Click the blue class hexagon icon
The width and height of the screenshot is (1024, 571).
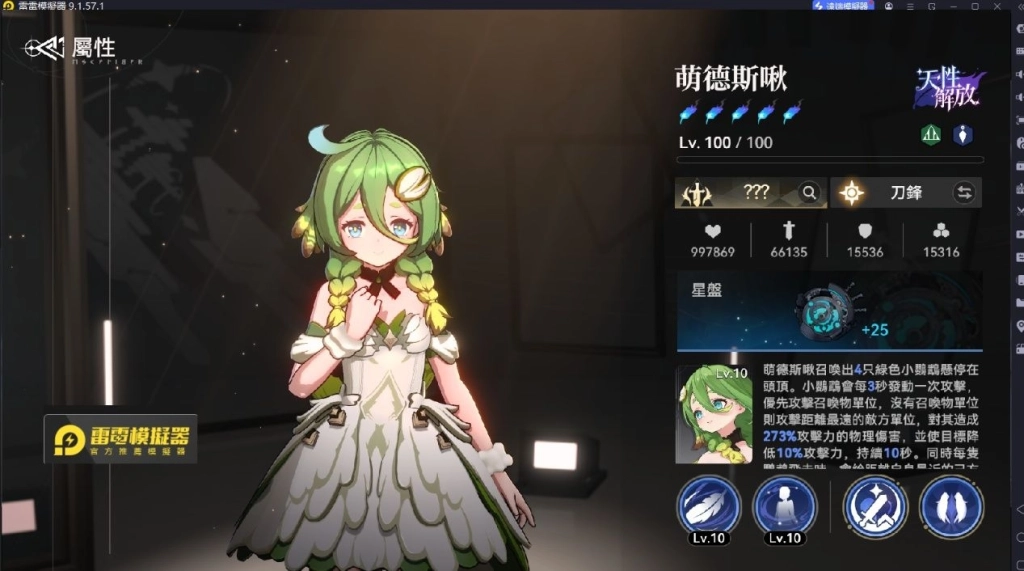pos(962,135)
